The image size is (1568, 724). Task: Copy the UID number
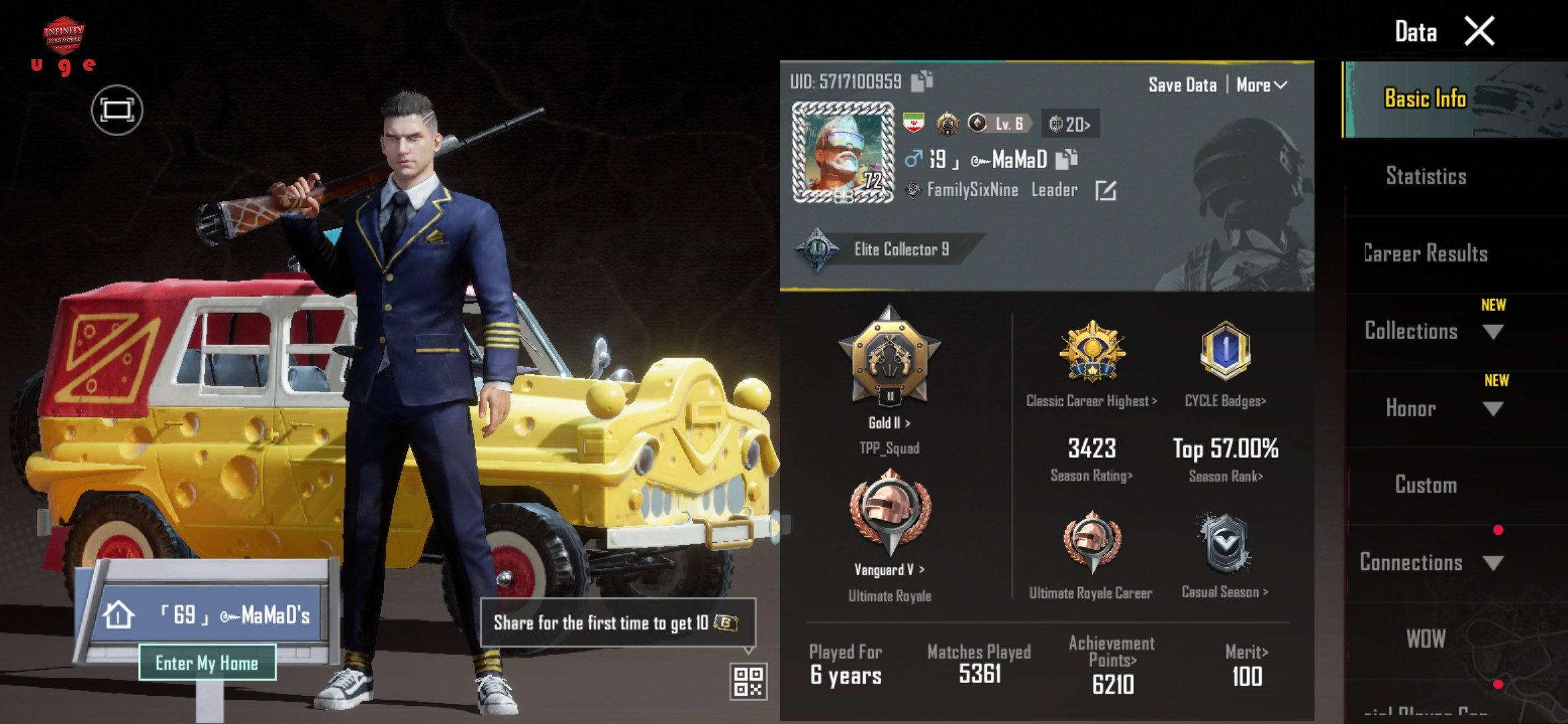(922, 81)
